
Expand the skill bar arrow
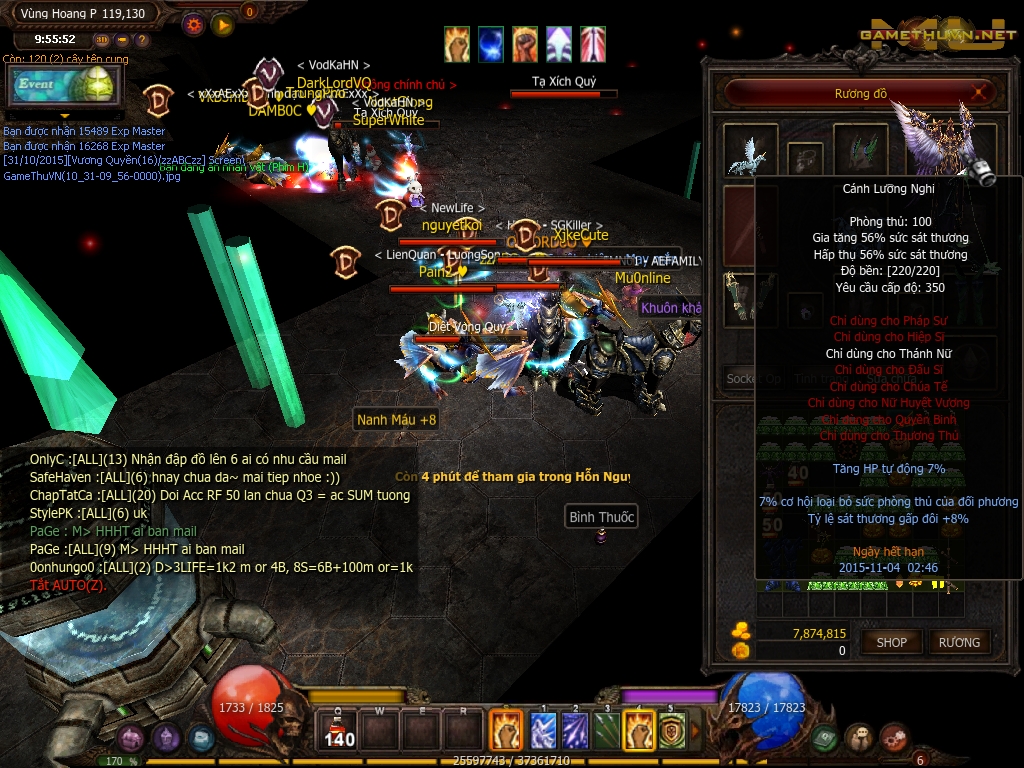pos(696,730)
